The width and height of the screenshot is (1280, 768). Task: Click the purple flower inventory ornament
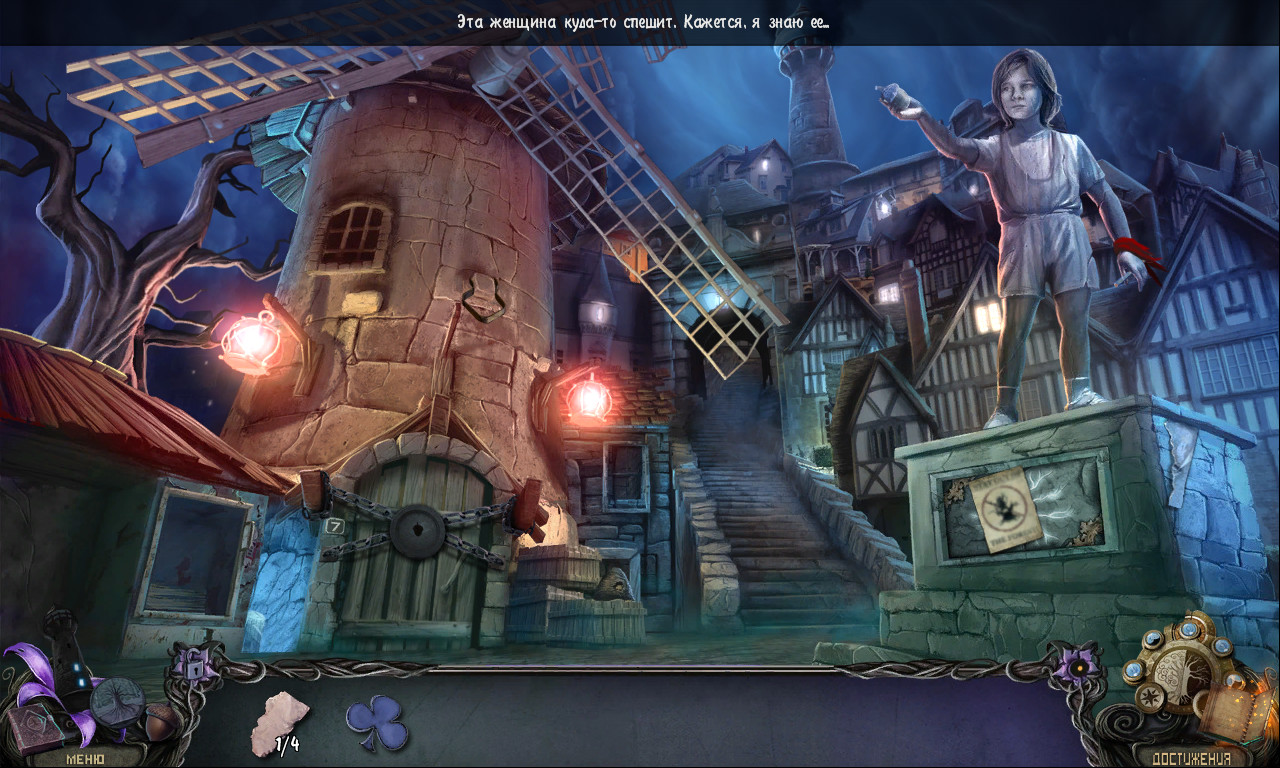coord(1078,665)
